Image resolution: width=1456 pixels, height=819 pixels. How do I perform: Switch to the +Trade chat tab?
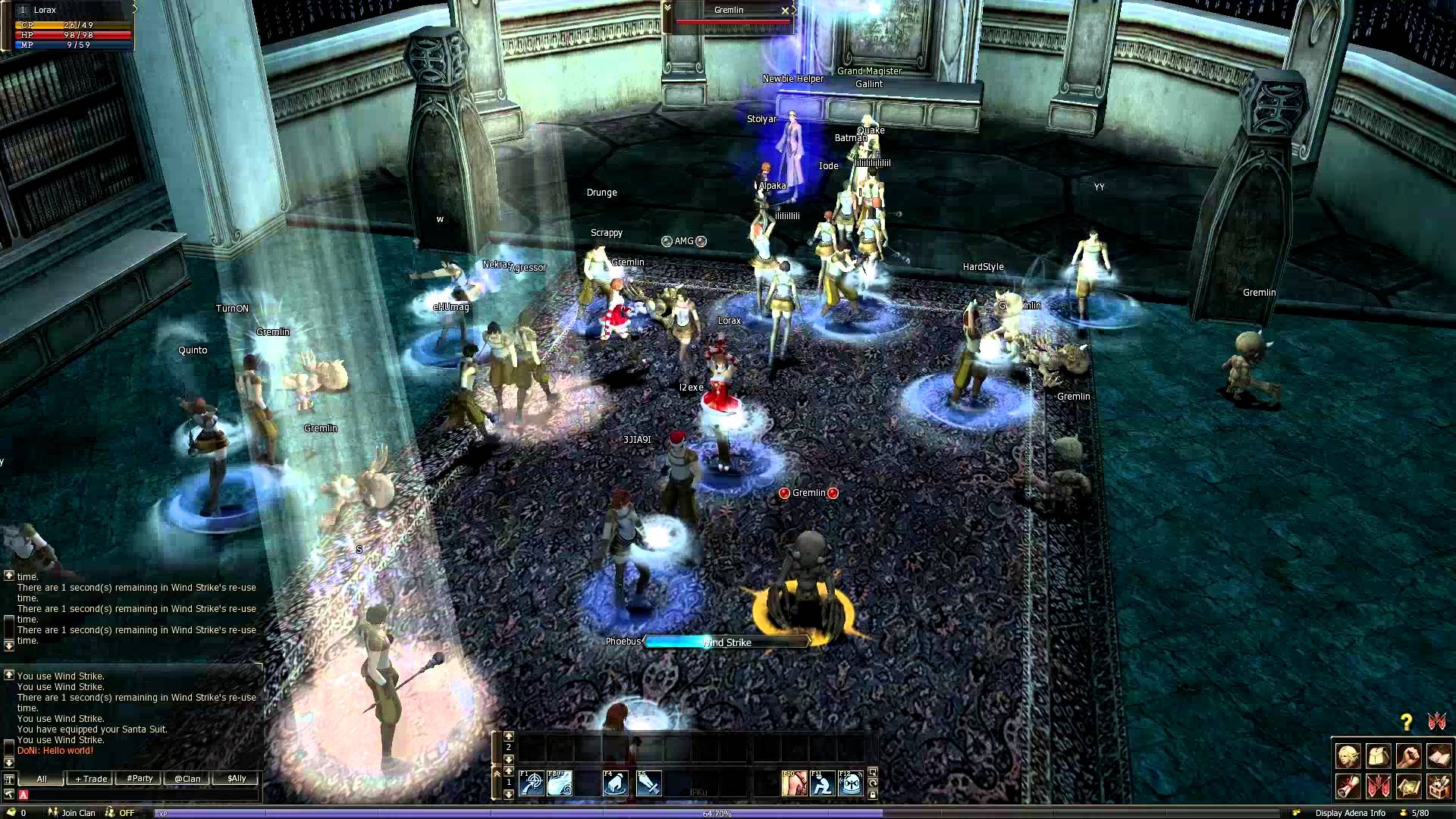click(x=91, y=779)
